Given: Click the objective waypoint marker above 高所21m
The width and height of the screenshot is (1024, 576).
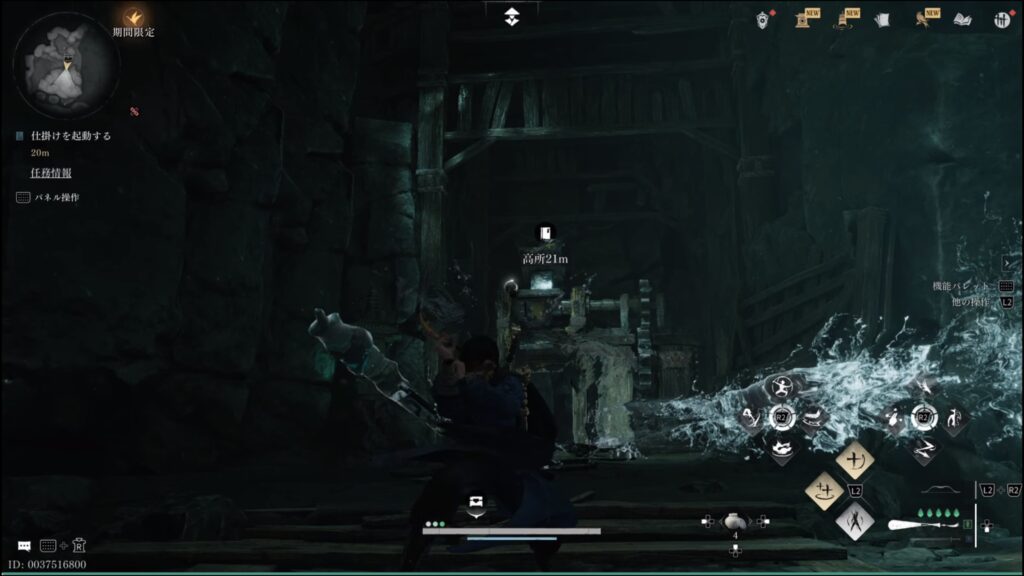Looking at the screenshot, I should click(544, 233).
